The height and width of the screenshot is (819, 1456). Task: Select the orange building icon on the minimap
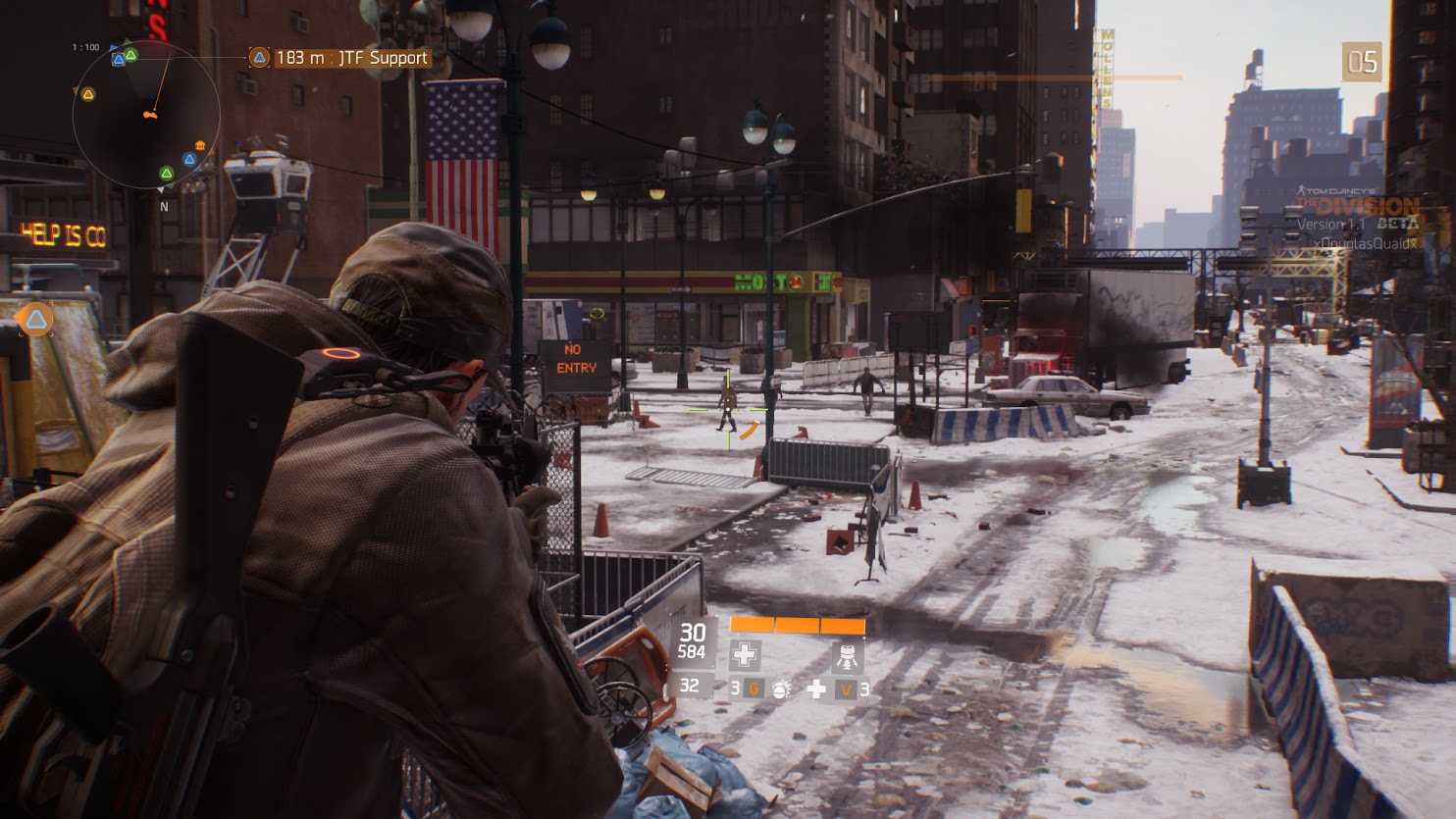pos(200,146)
